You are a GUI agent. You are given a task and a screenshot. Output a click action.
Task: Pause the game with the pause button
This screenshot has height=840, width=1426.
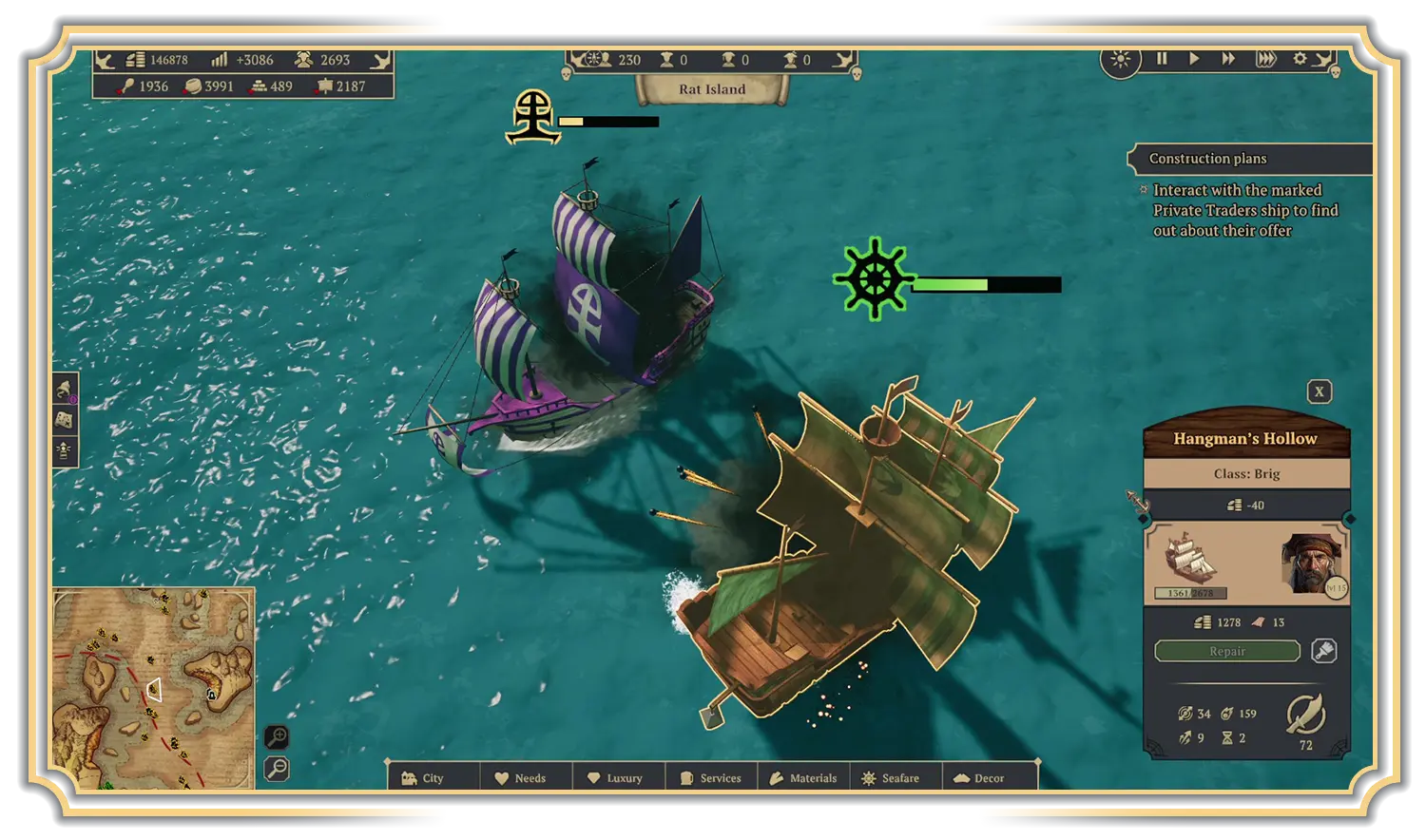pyautogui.click(x=1162, y=58)
